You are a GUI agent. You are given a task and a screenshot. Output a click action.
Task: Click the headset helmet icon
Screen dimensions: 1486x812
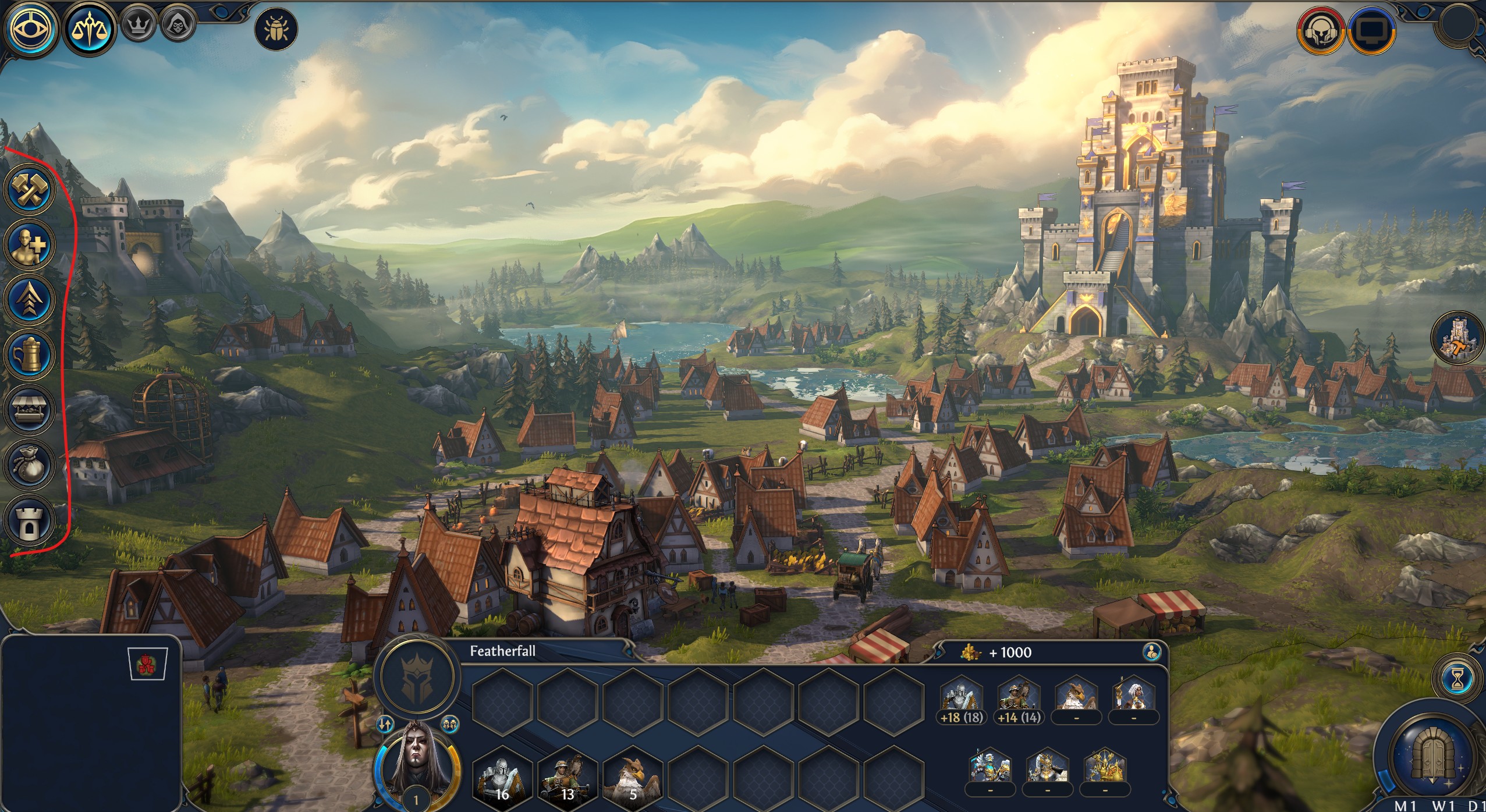[x=1320, y=30]
